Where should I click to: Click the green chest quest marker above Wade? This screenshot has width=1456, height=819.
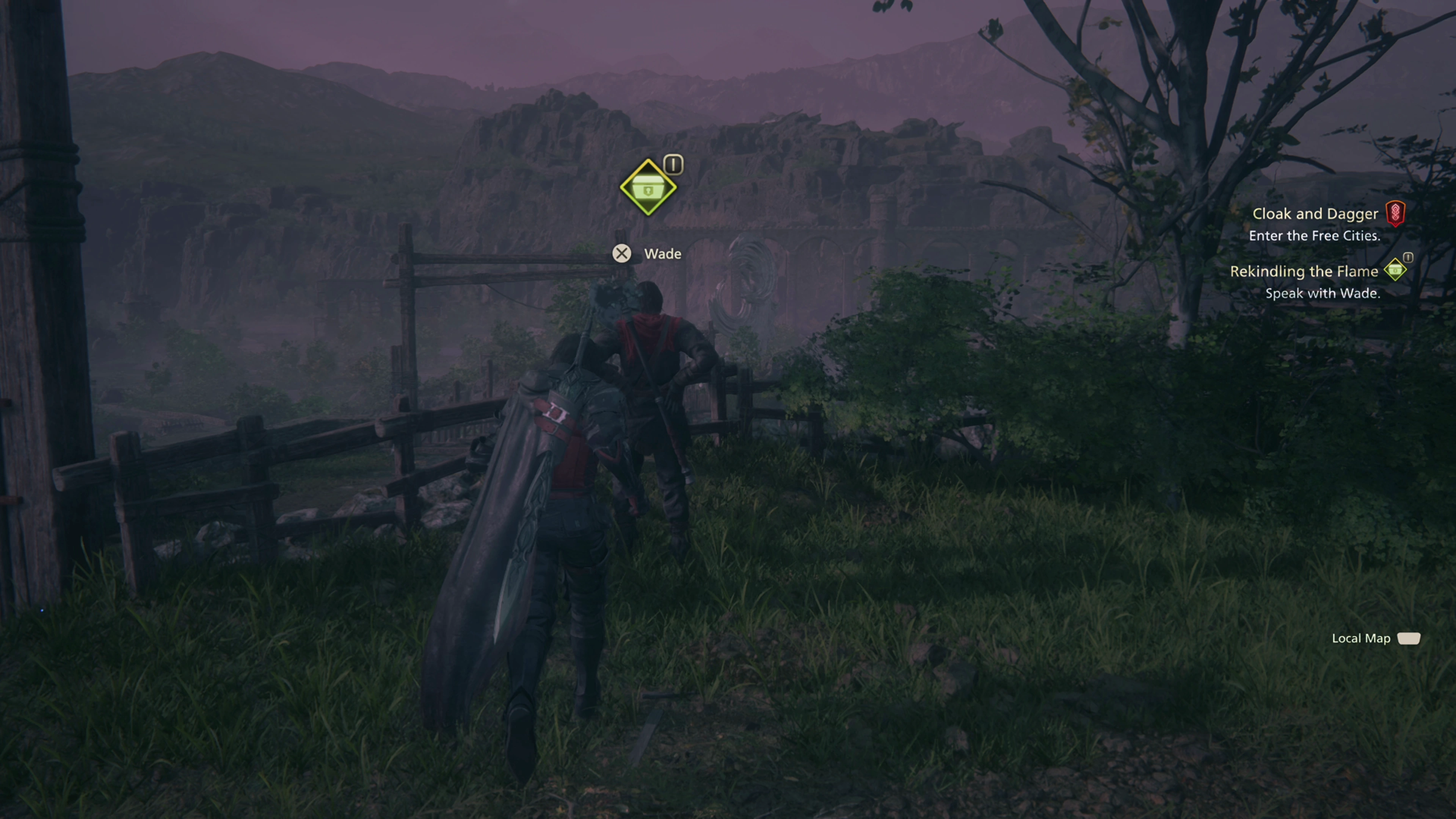(x=648, y=188)
